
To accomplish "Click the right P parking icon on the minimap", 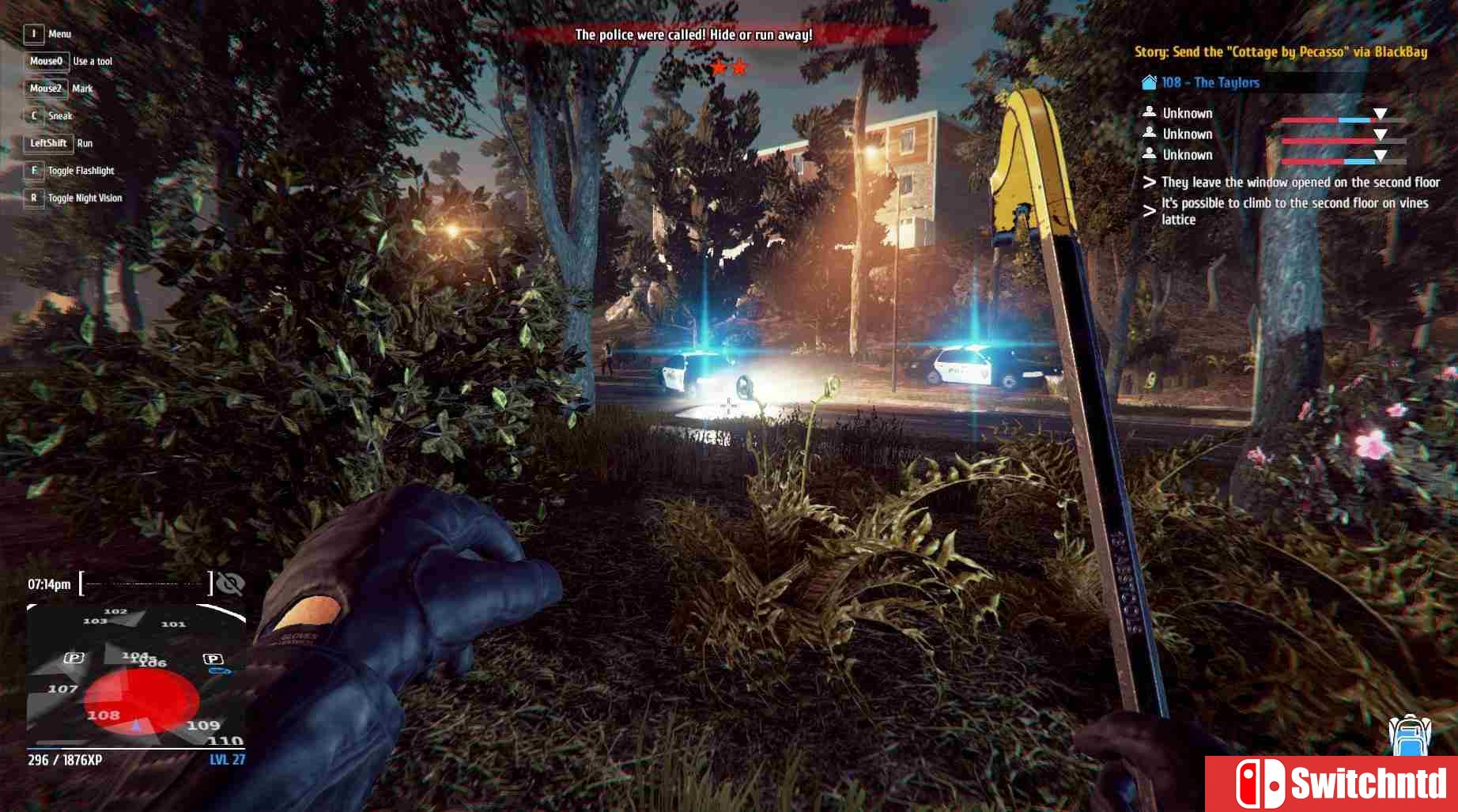I will point(213,659).
